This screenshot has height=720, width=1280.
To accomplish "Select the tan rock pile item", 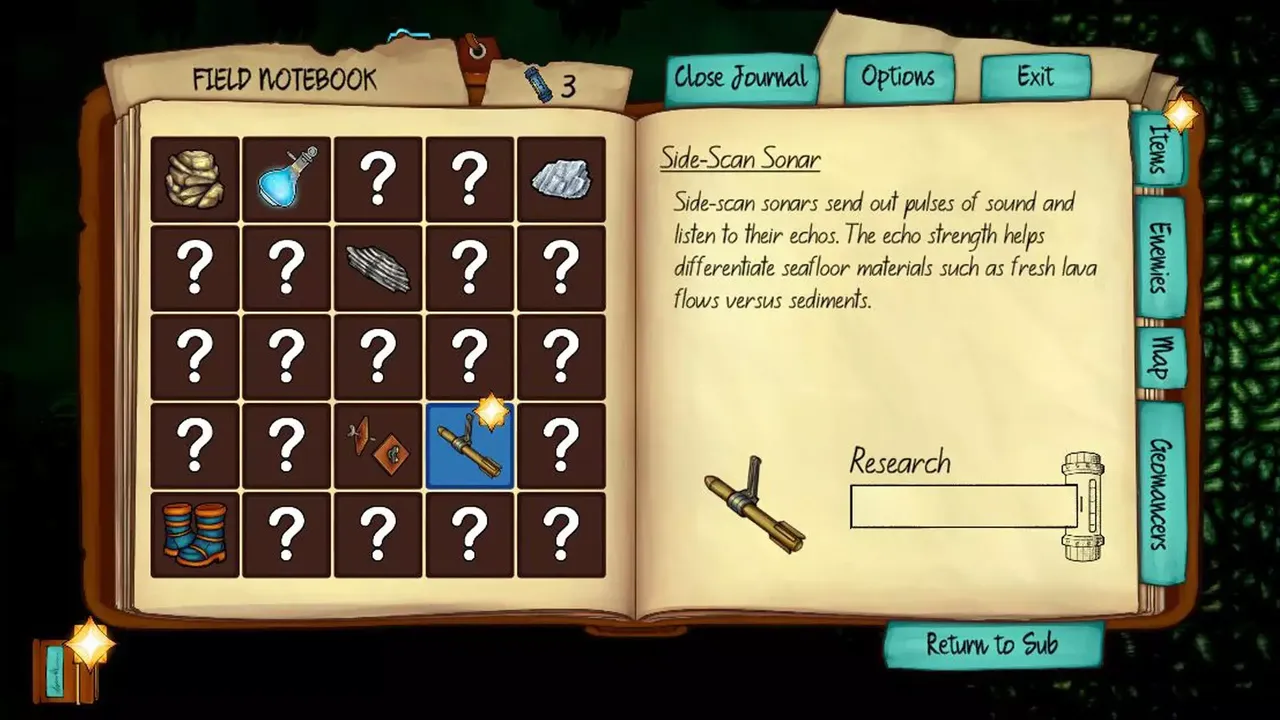I will point(195,180).
